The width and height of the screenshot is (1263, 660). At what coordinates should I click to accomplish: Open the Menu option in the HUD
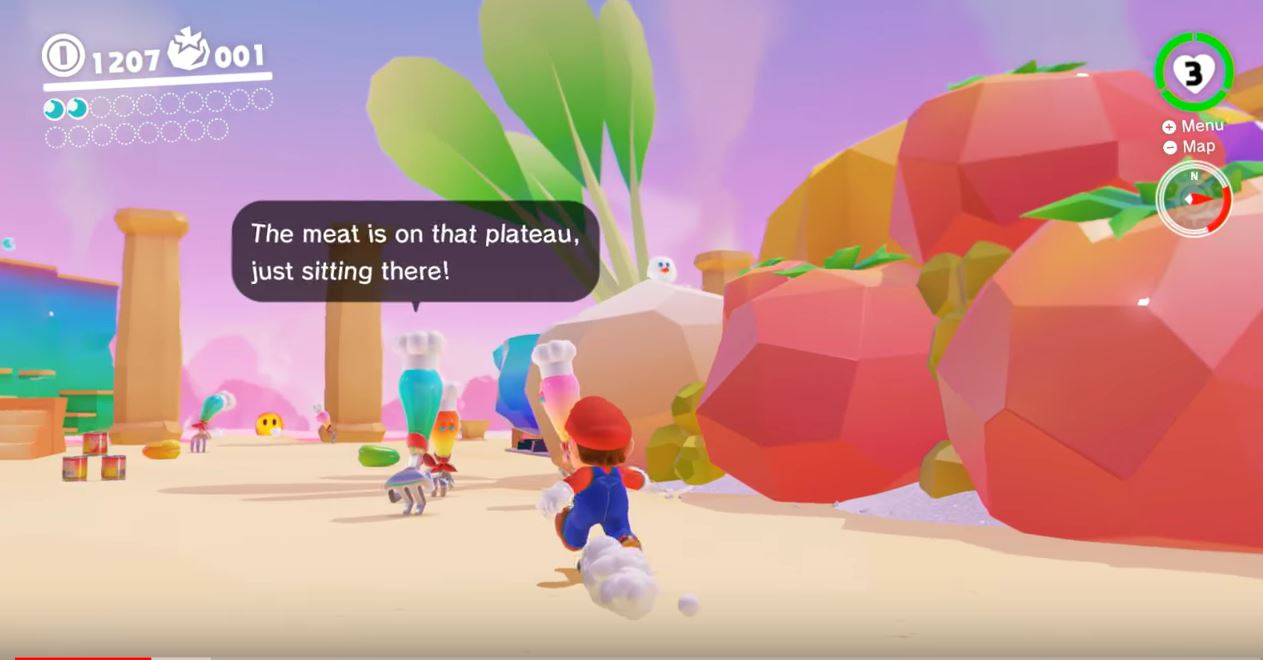point(1193,126)
